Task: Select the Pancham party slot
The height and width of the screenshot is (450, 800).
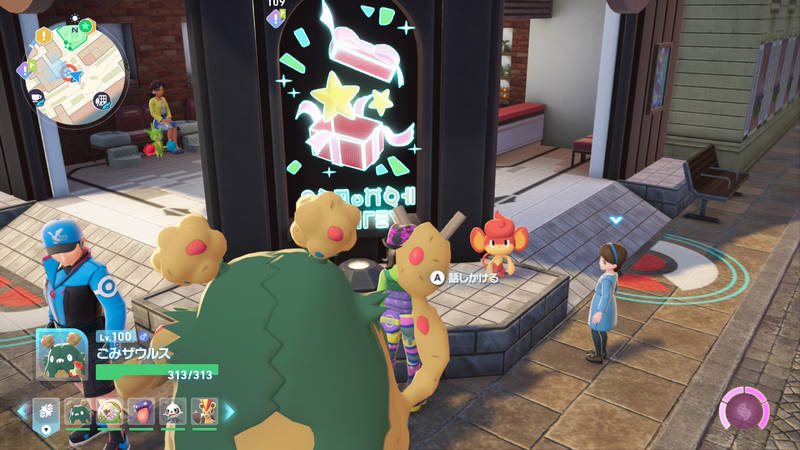Action: coord(171,411)
